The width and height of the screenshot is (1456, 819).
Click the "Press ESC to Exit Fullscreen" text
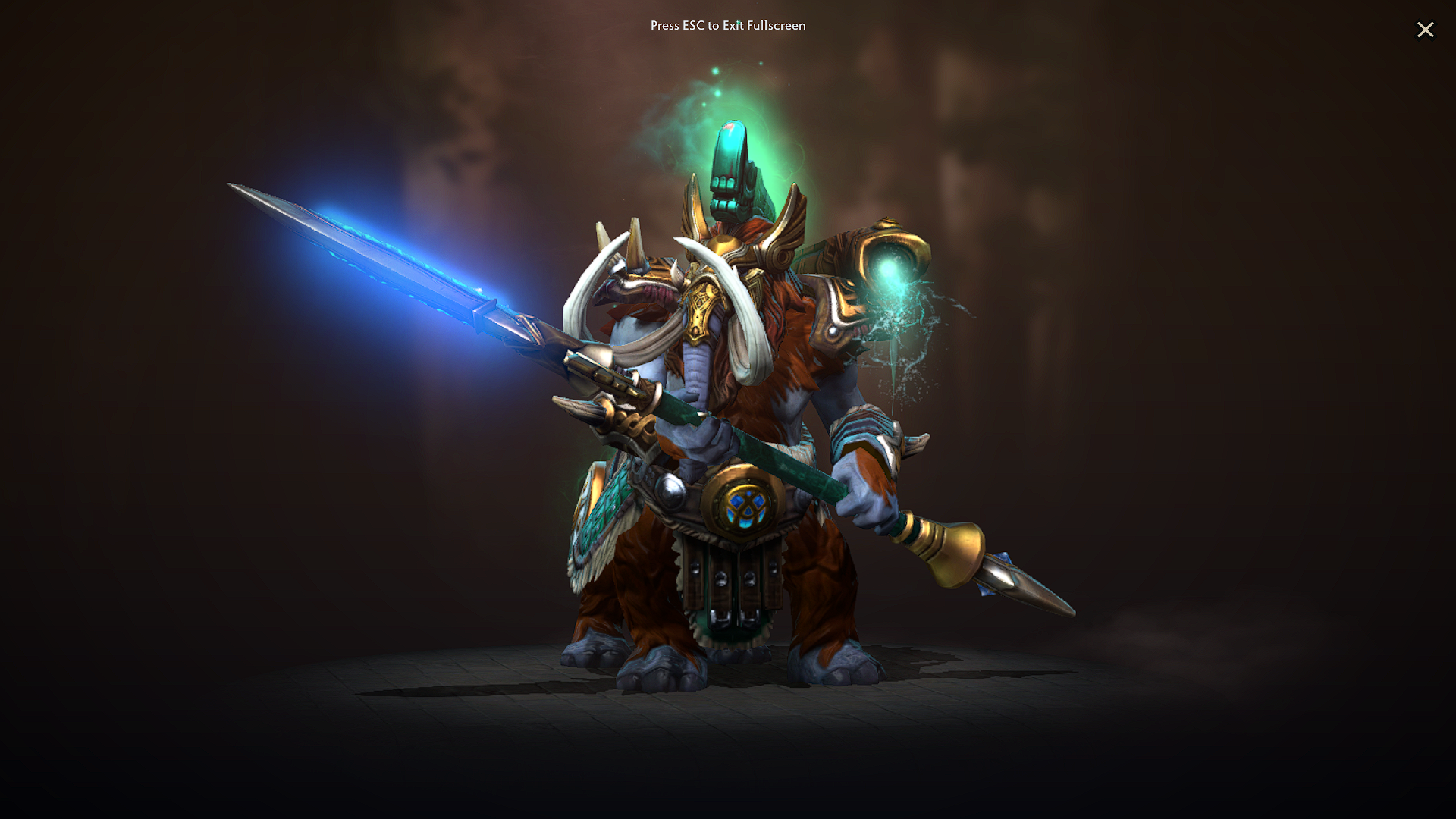click(x=728, y=26)
